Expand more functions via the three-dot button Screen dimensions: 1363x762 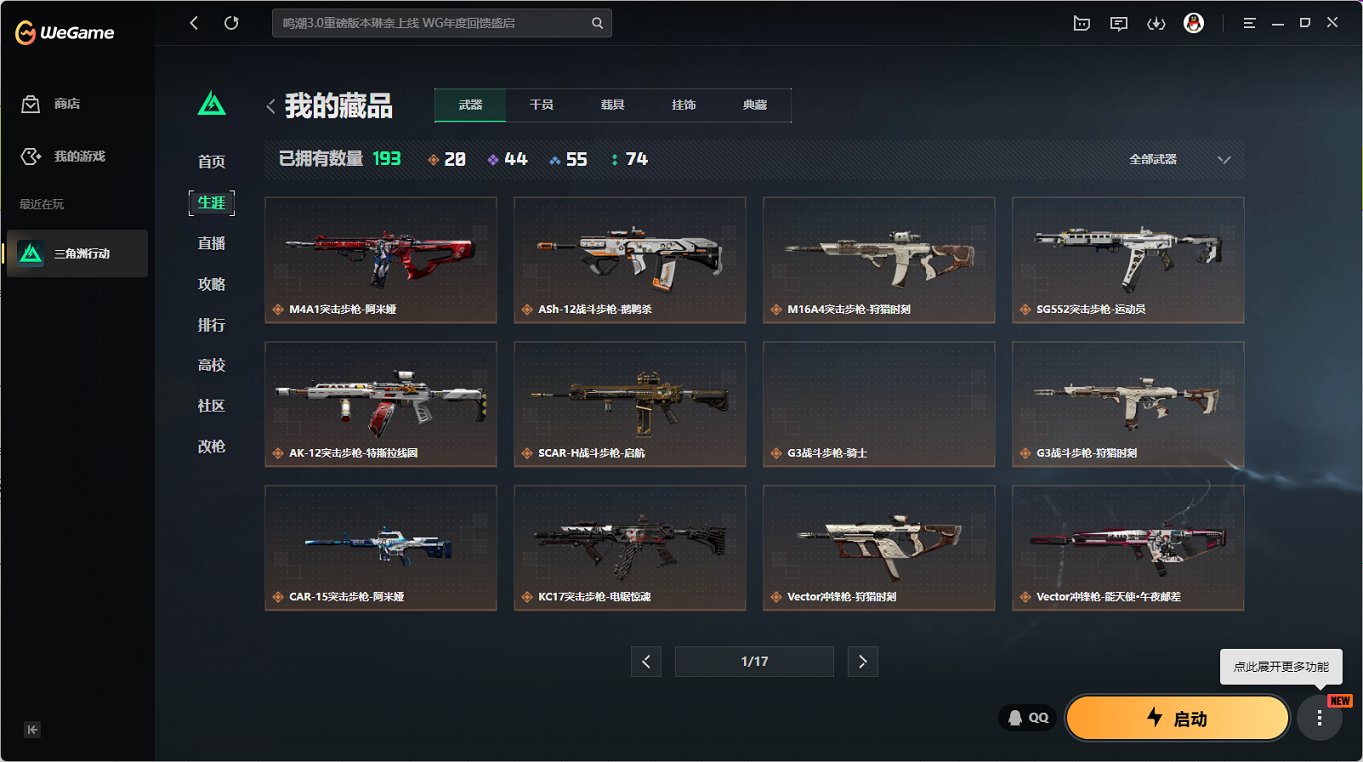[1319, 717]
